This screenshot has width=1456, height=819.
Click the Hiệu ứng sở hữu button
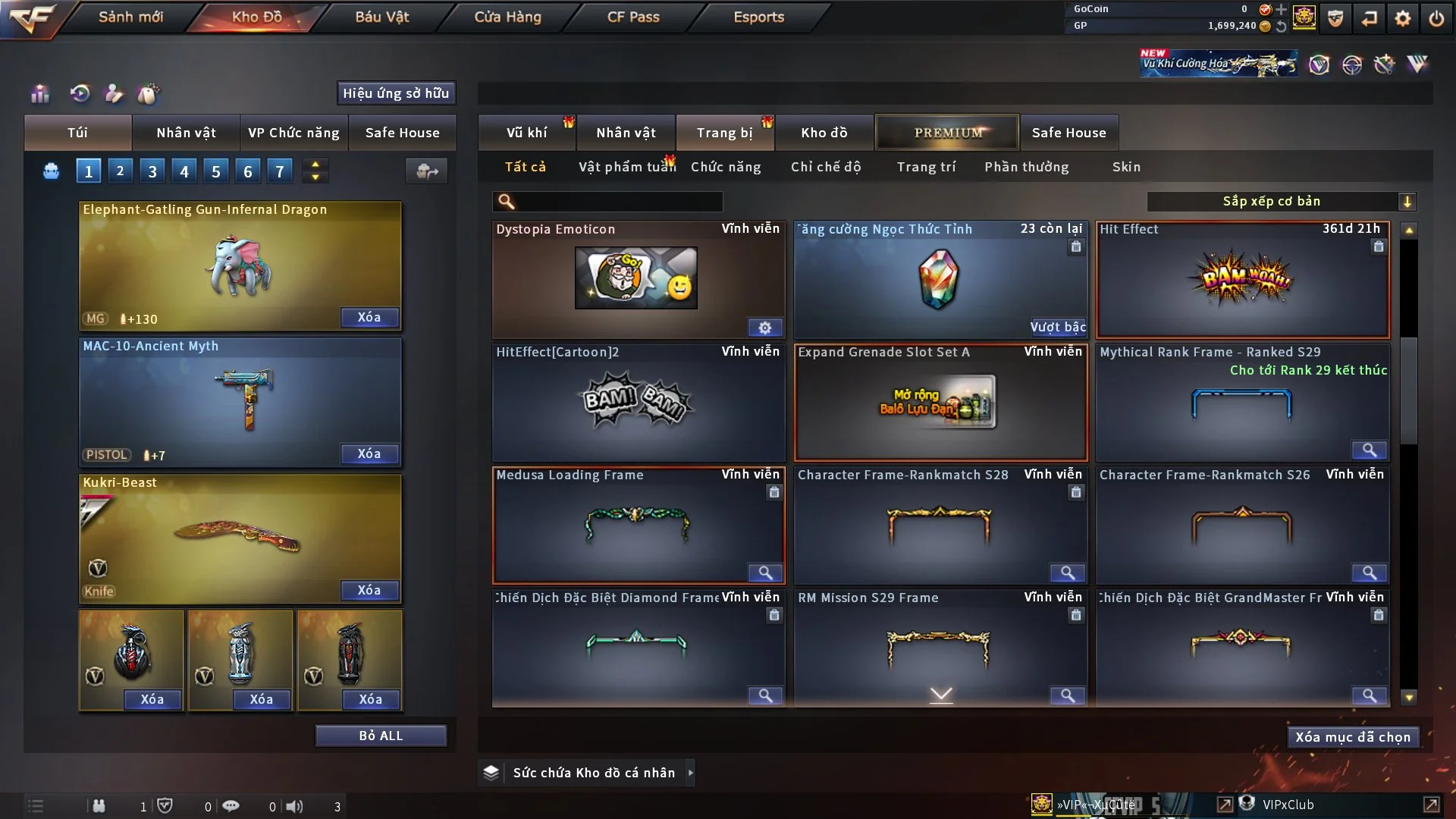click(396, 93)
